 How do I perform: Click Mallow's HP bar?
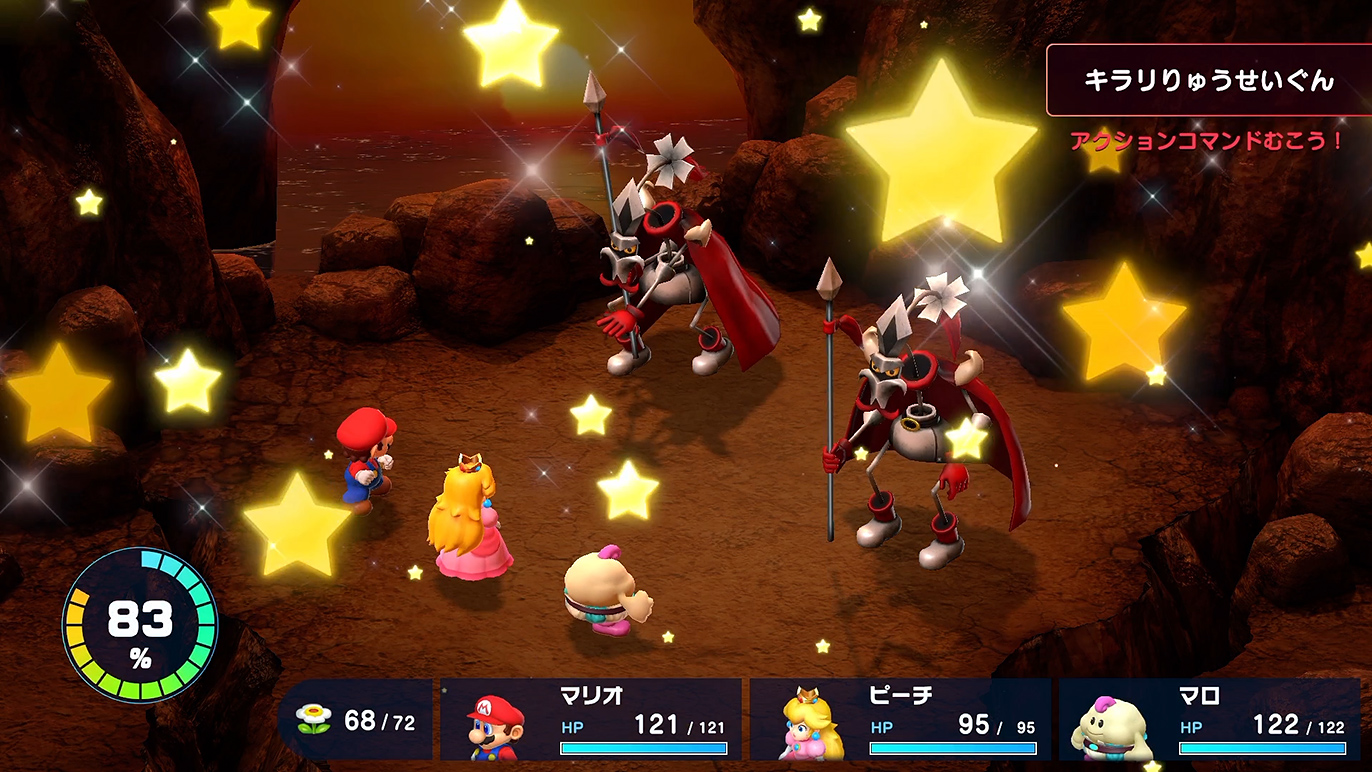click(x=1259, y=748)
